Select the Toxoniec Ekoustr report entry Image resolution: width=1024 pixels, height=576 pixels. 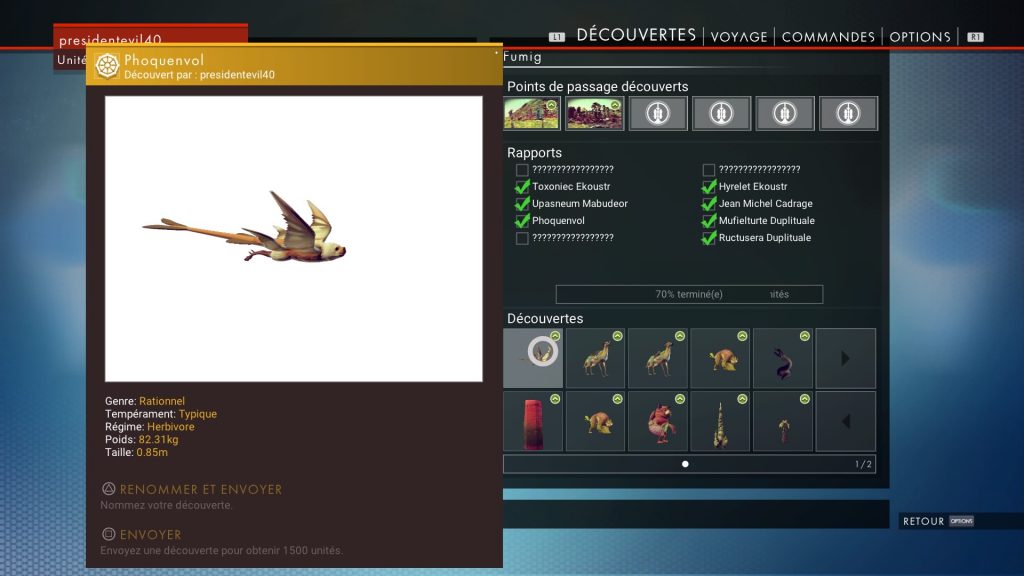571,187
